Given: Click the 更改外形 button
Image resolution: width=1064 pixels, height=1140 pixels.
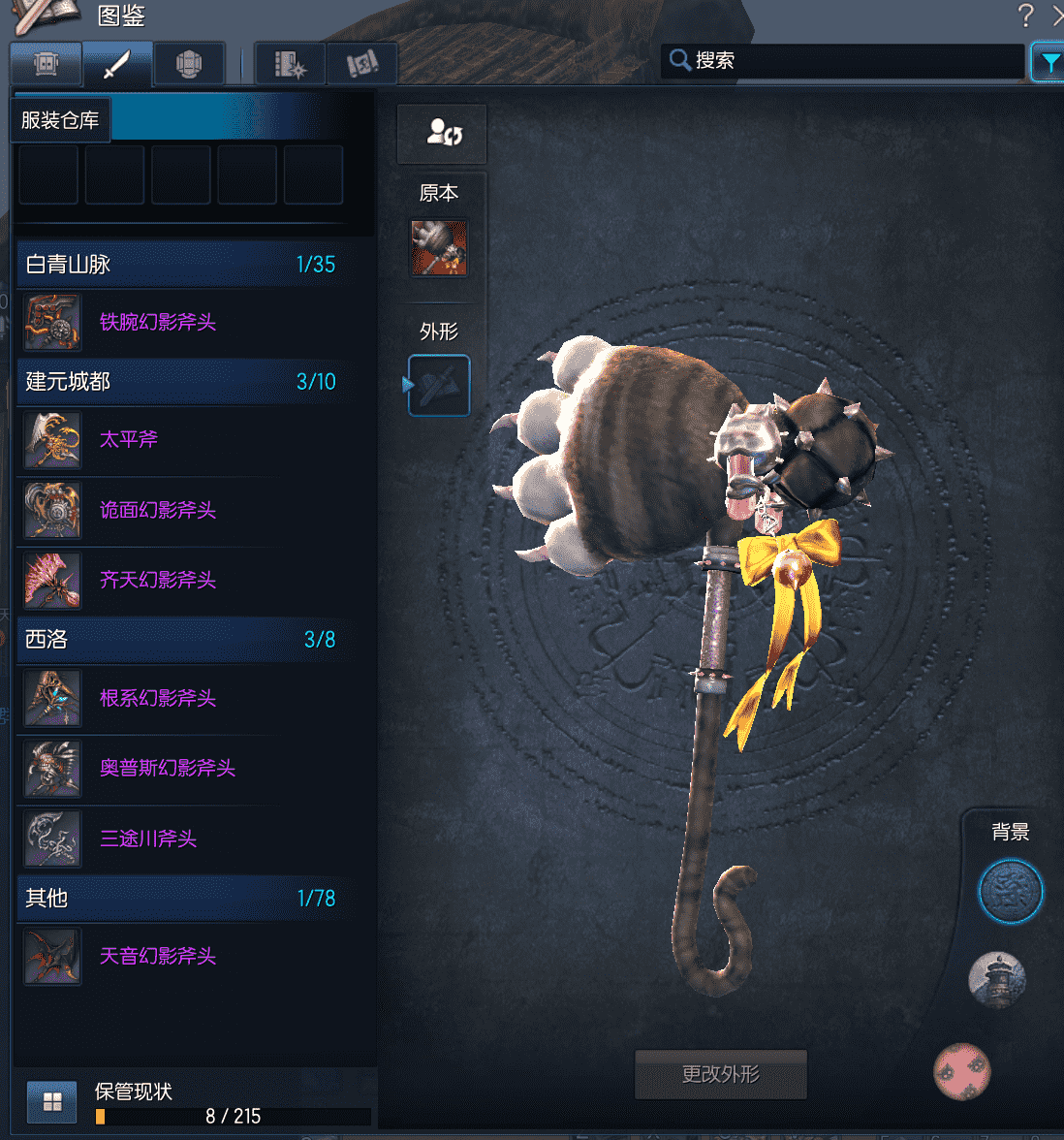Looking at the screenshot, I should pyautogui.click(x=720, y=1074).
